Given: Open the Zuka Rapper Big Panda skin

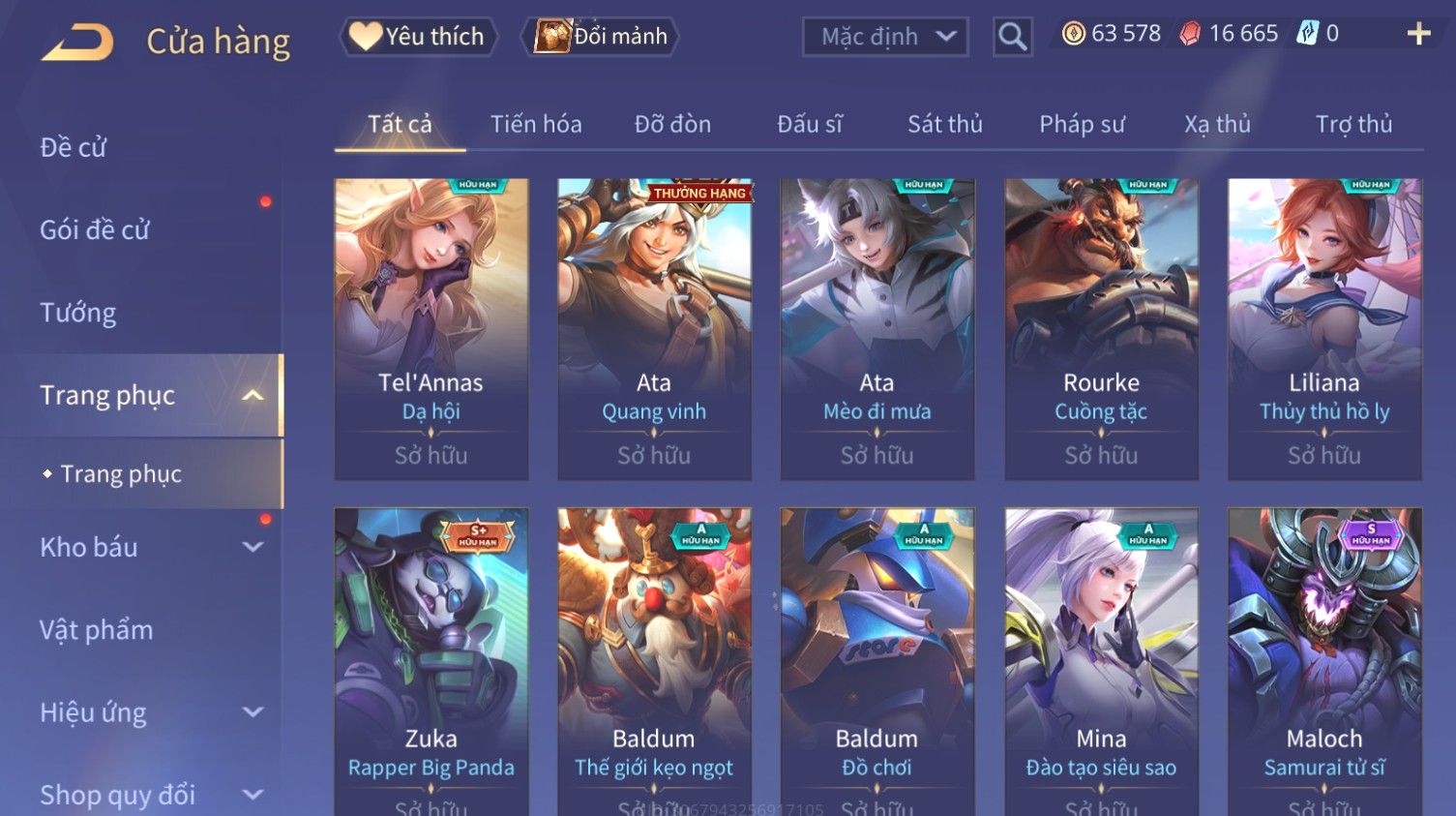Looking at the screenshot, I should (431, 658).
